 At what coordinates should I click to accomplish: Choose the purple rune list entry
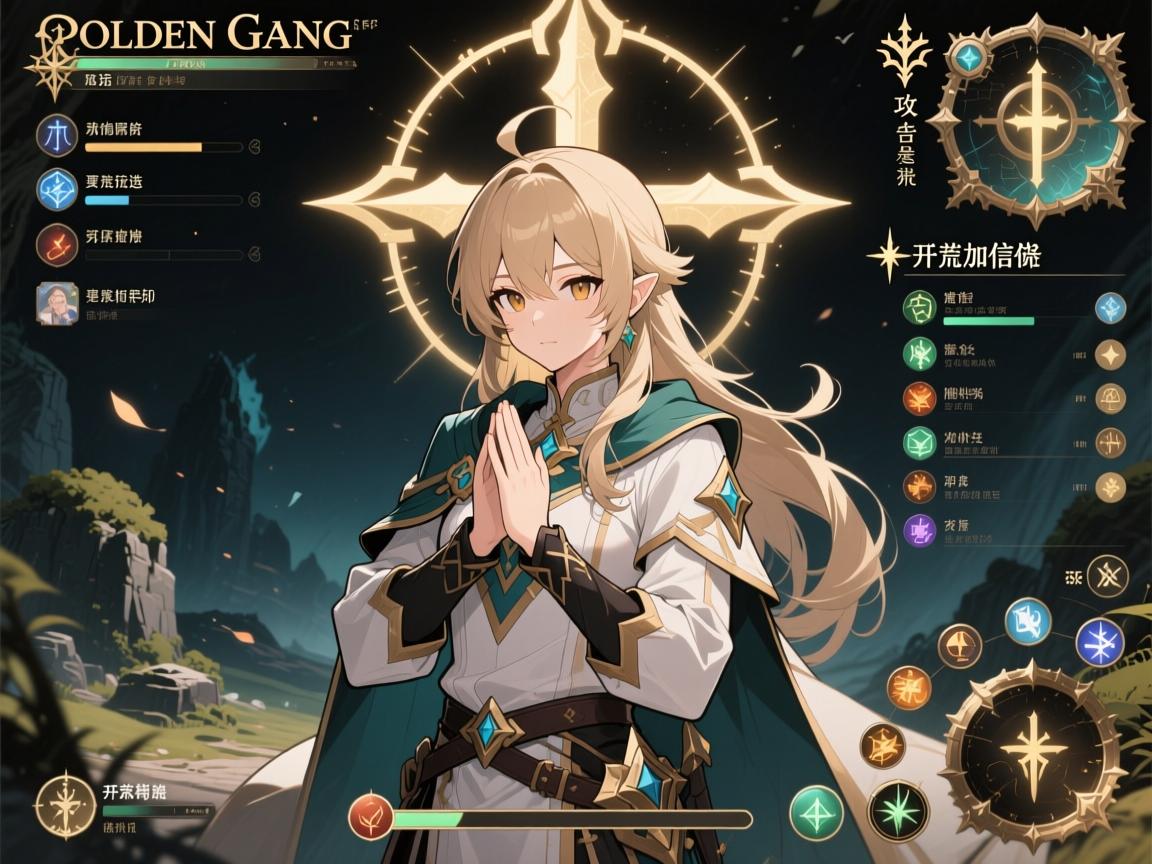coord(918,530)
